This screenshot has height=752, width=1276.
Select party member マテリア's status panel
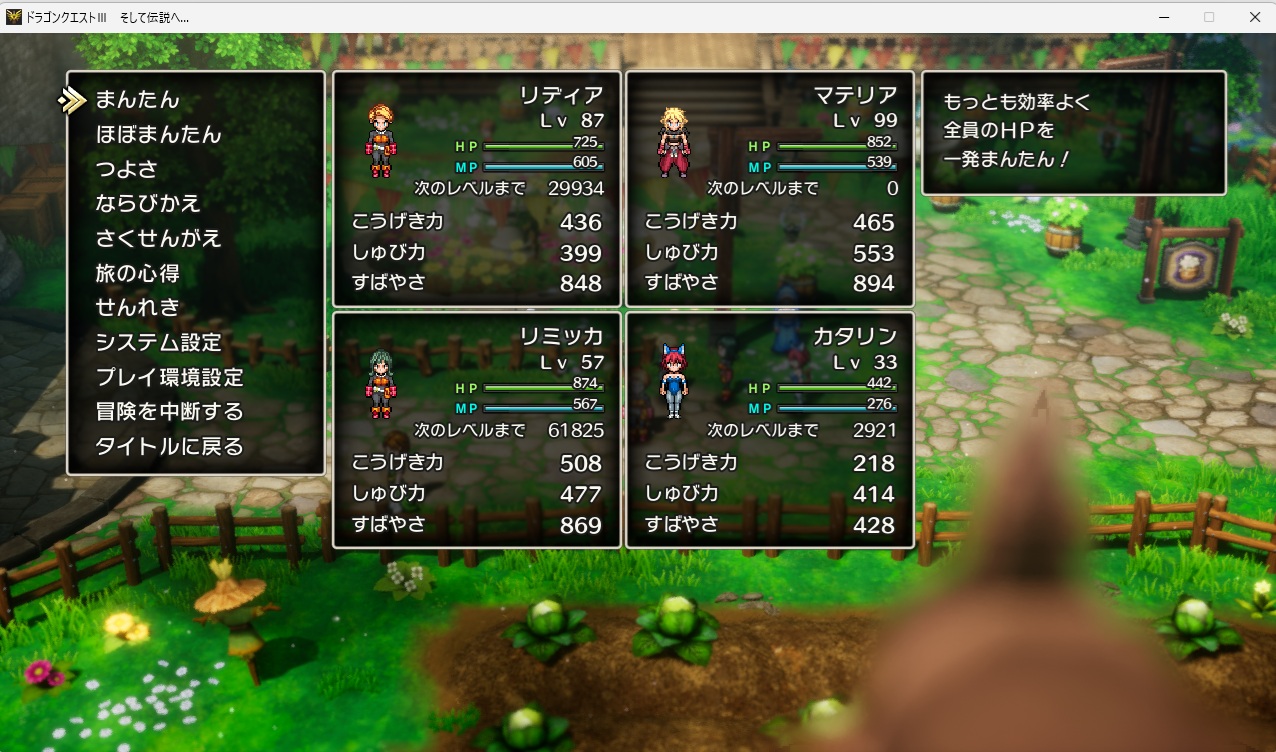point(770,189)
